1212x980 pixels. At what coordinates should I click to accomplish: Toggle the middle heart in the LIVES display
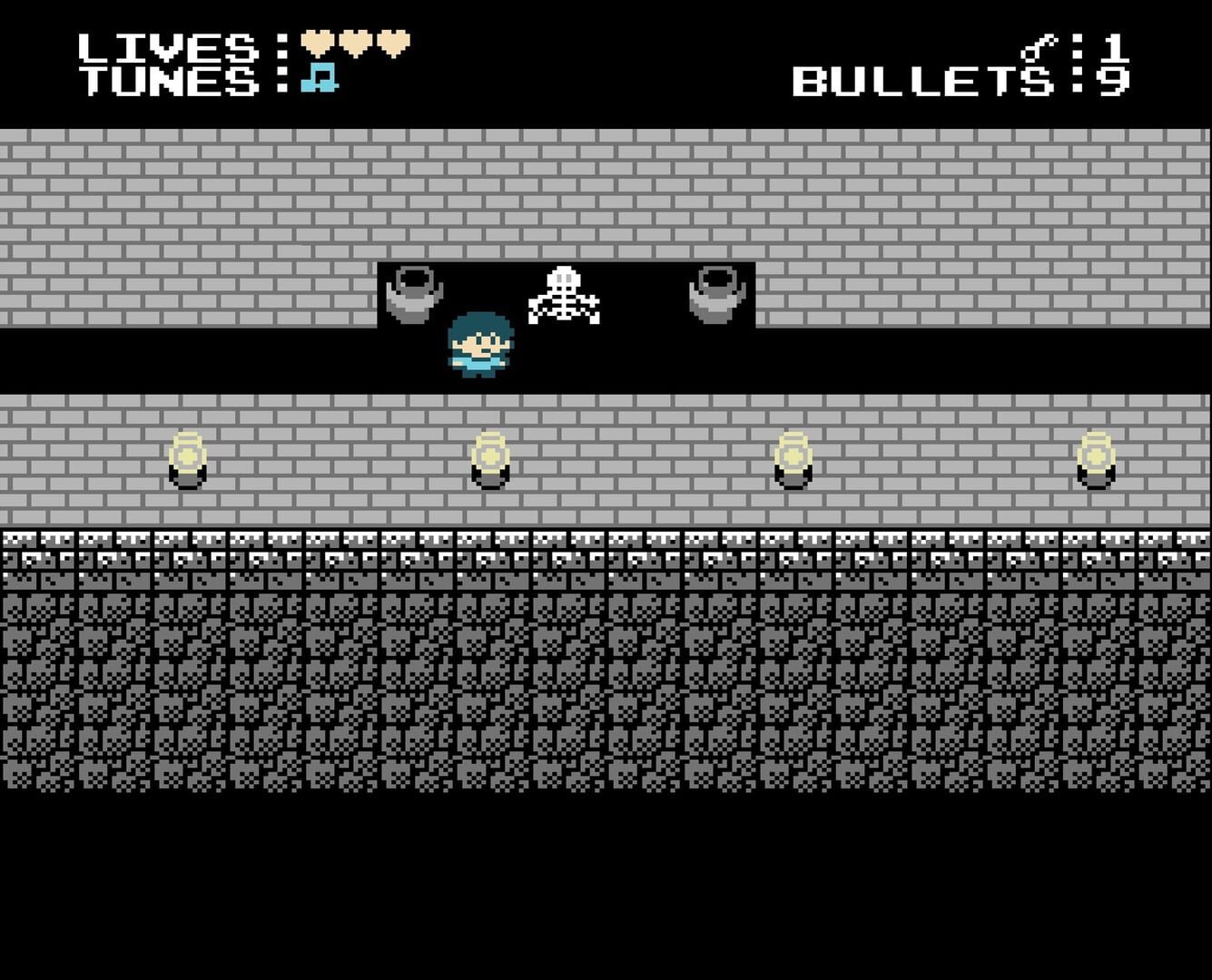tap(355, 41)
